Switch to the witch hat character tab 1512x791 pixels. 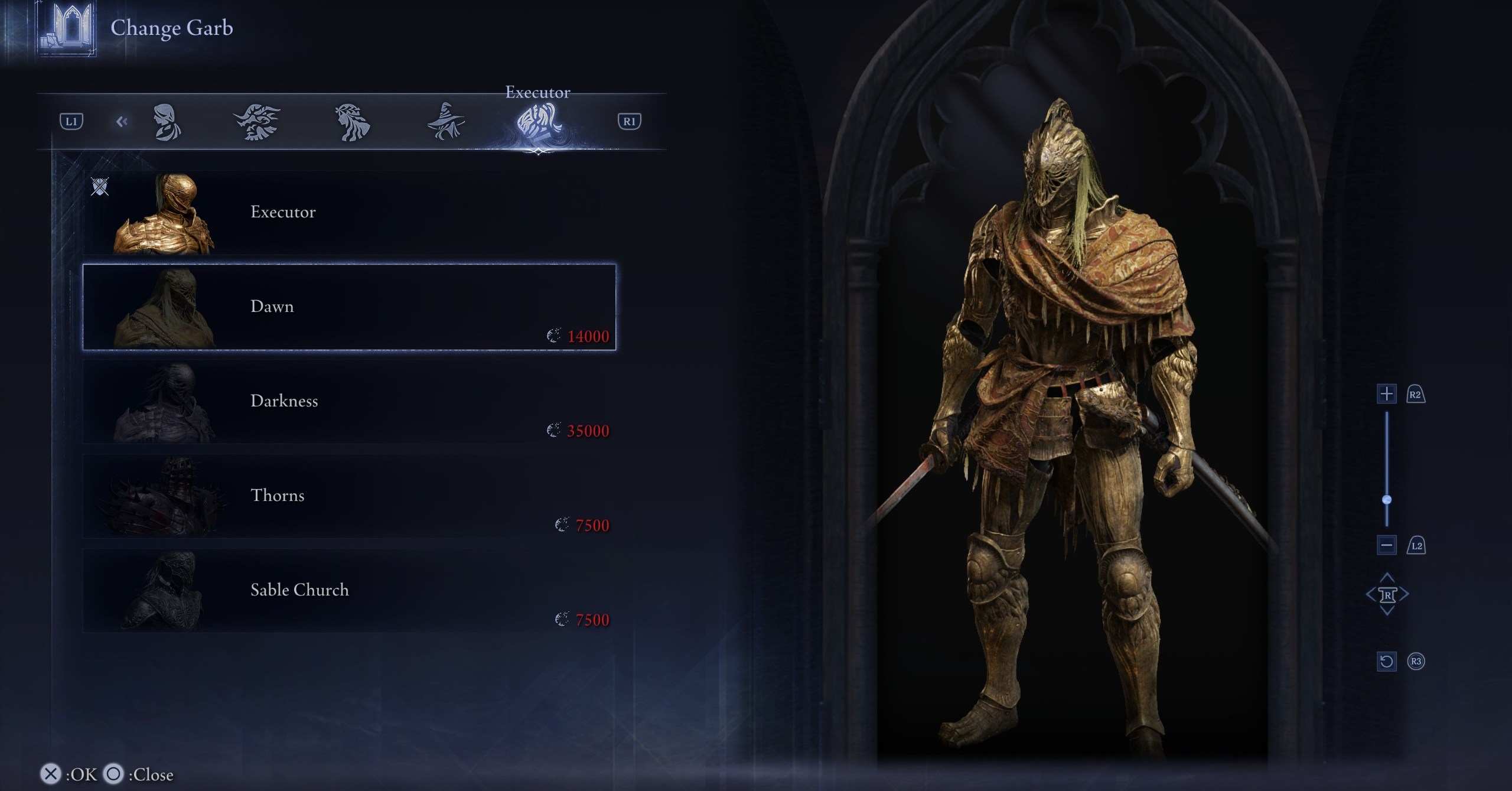click(446, 122)
